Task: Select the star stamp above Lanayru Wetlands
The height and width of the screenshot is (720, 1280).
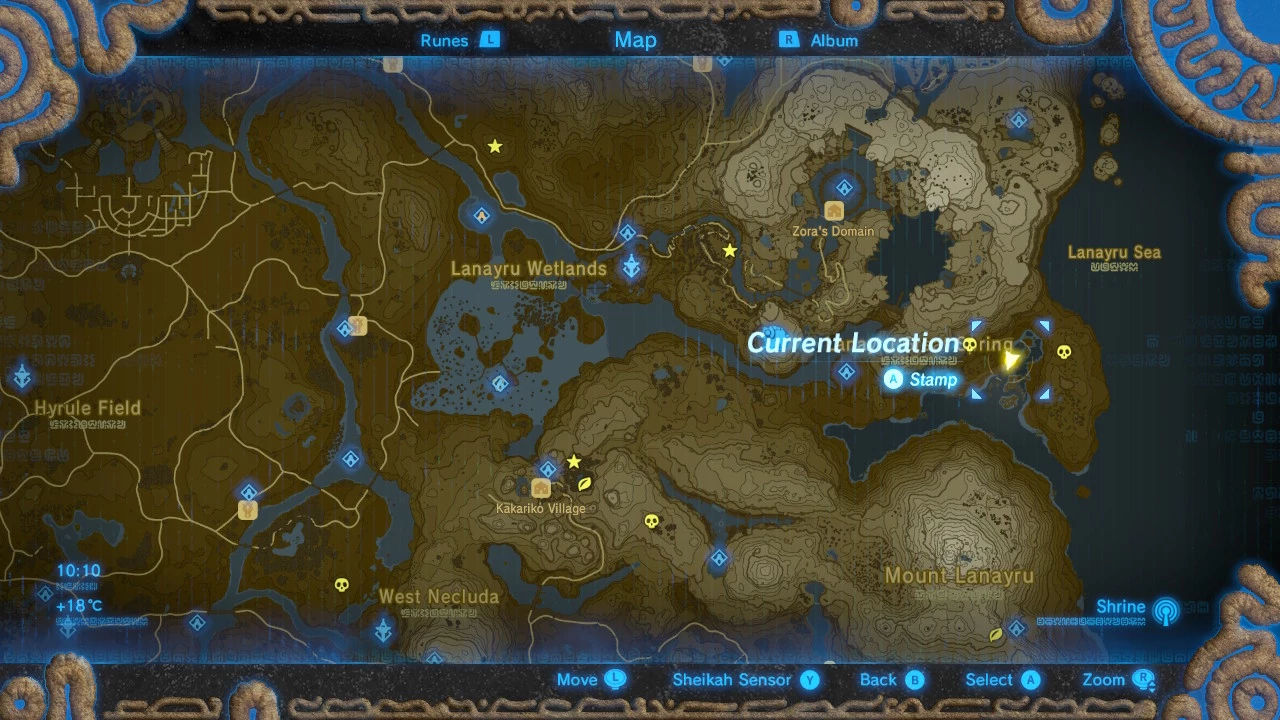Action: pos(494,147)
